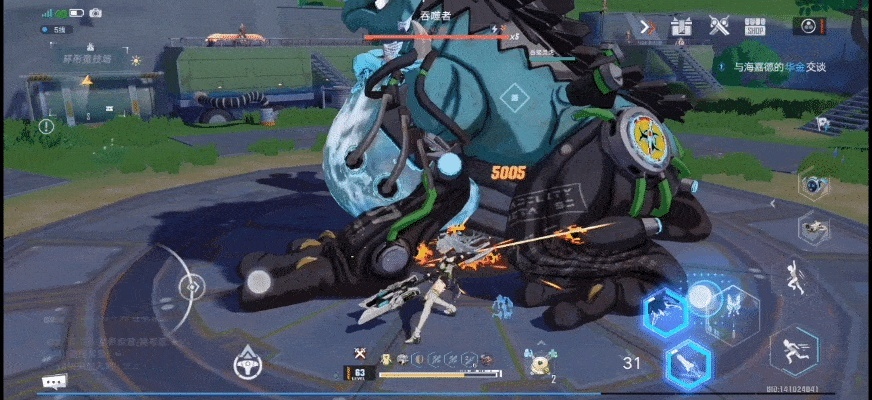Viewport: 872px width, 400px height.
Task: Use the lower blue hexagon skill
Action: click(688, 361)
